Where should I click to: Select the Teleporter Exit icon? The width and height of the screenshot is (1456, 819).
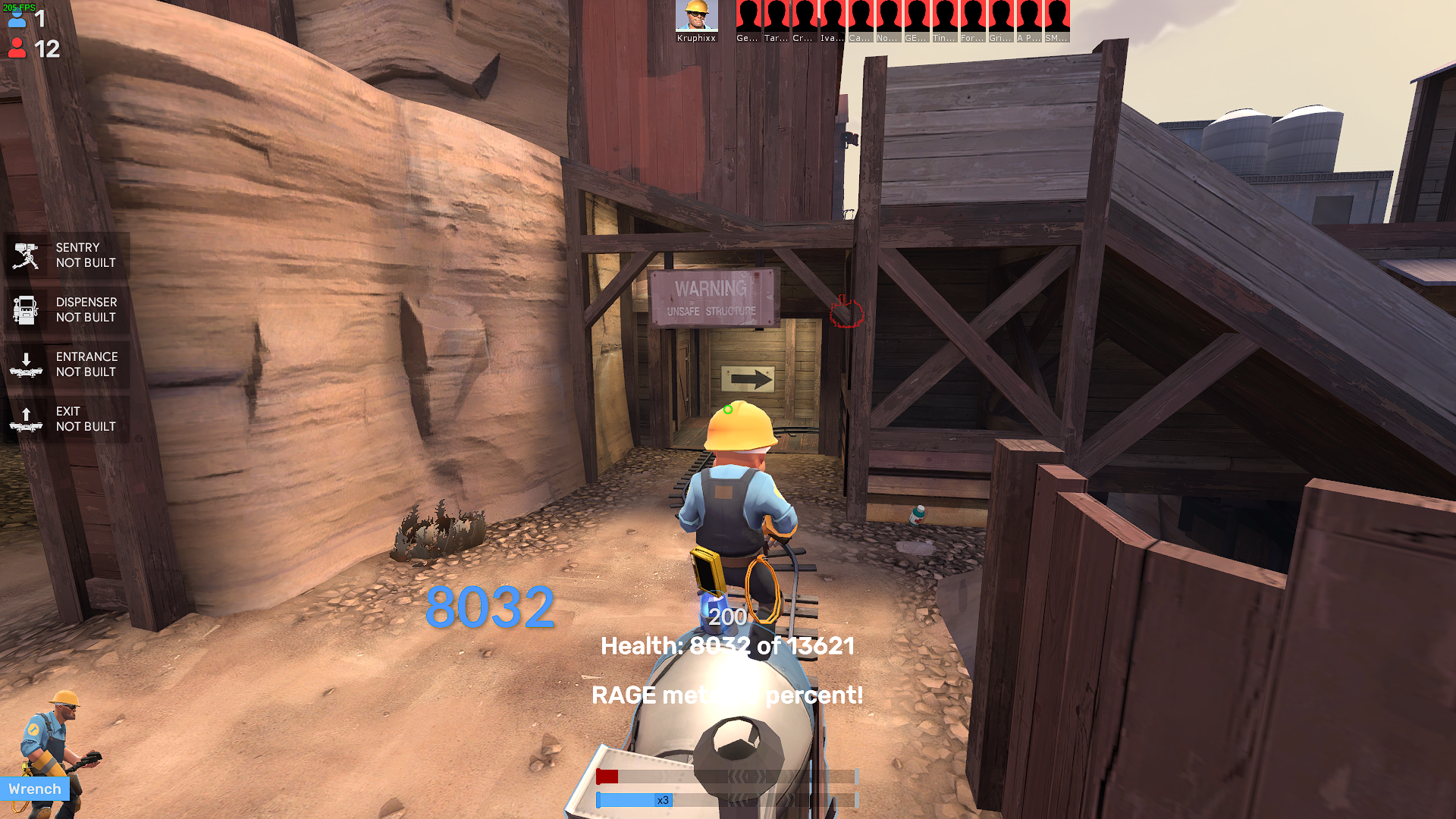point(26,419)
